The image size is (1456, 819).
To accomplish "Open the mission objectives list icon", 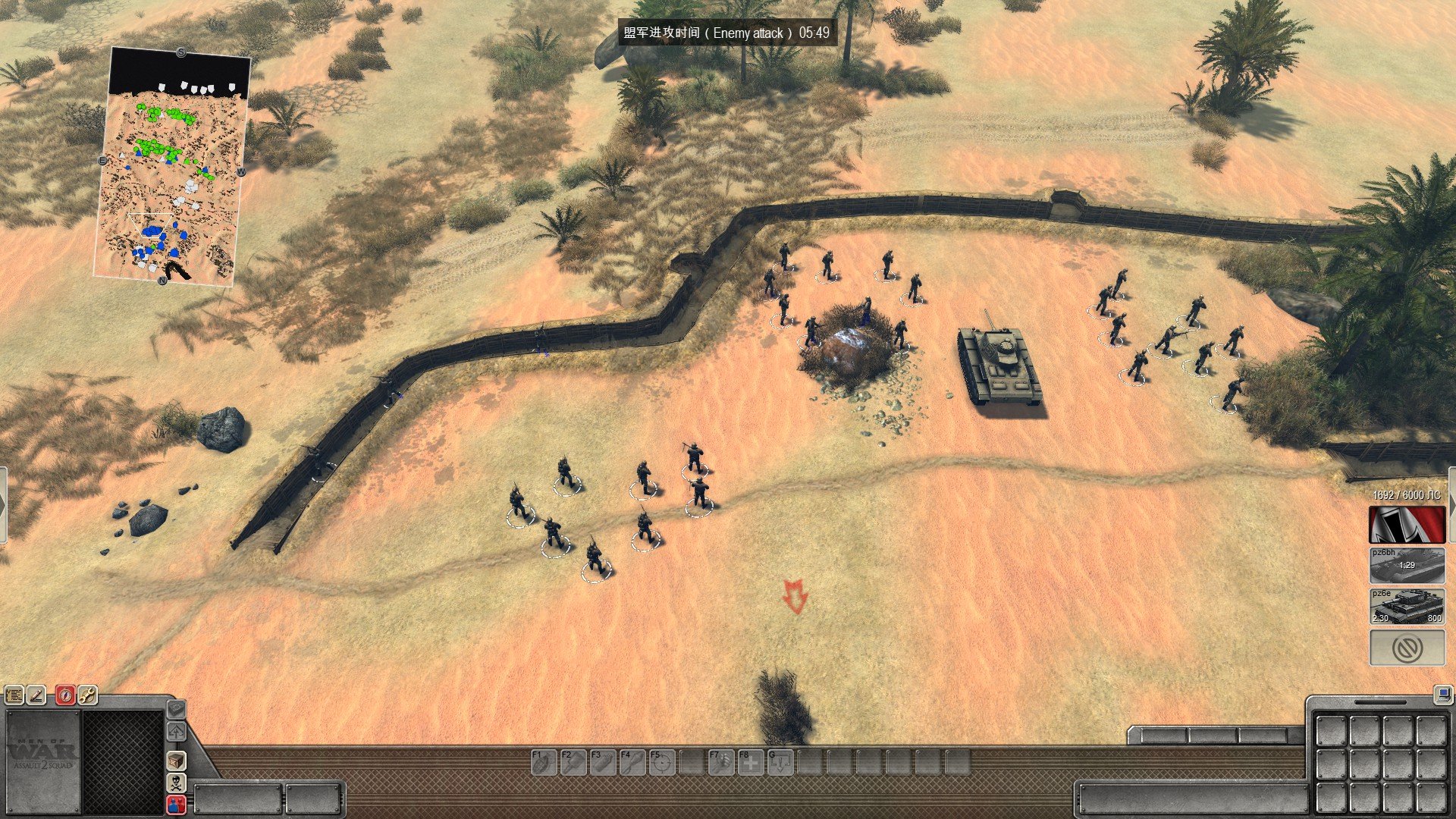I will pyautogui.click(x=14, y=694).
